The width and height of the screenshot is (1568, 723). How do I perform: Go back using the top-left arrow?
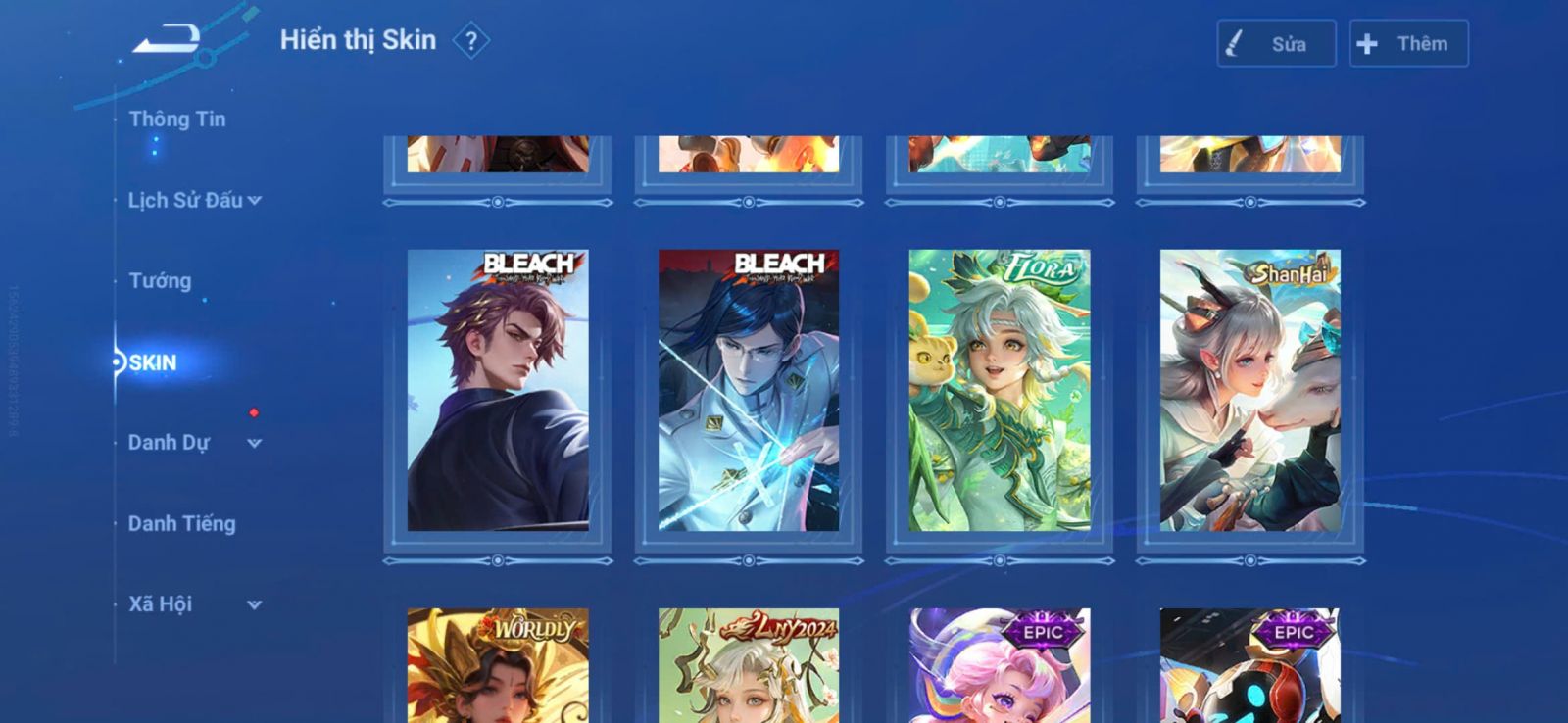pyautogui.click(x=168, y=40)
